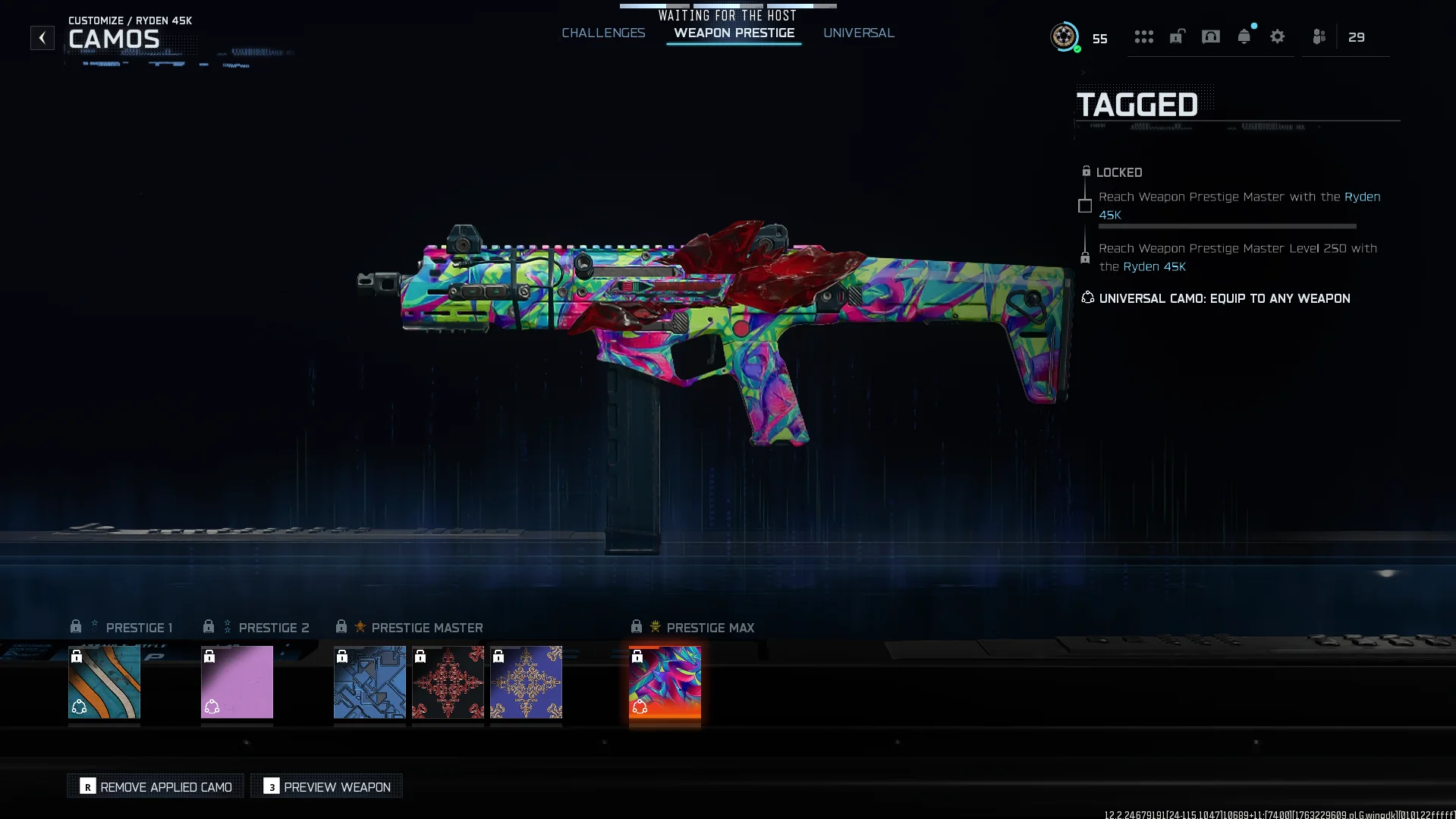This screenshot has width=1456, height=819.
Task: Select the Tagged Prestige Max camo
Action: pos(665,682)
